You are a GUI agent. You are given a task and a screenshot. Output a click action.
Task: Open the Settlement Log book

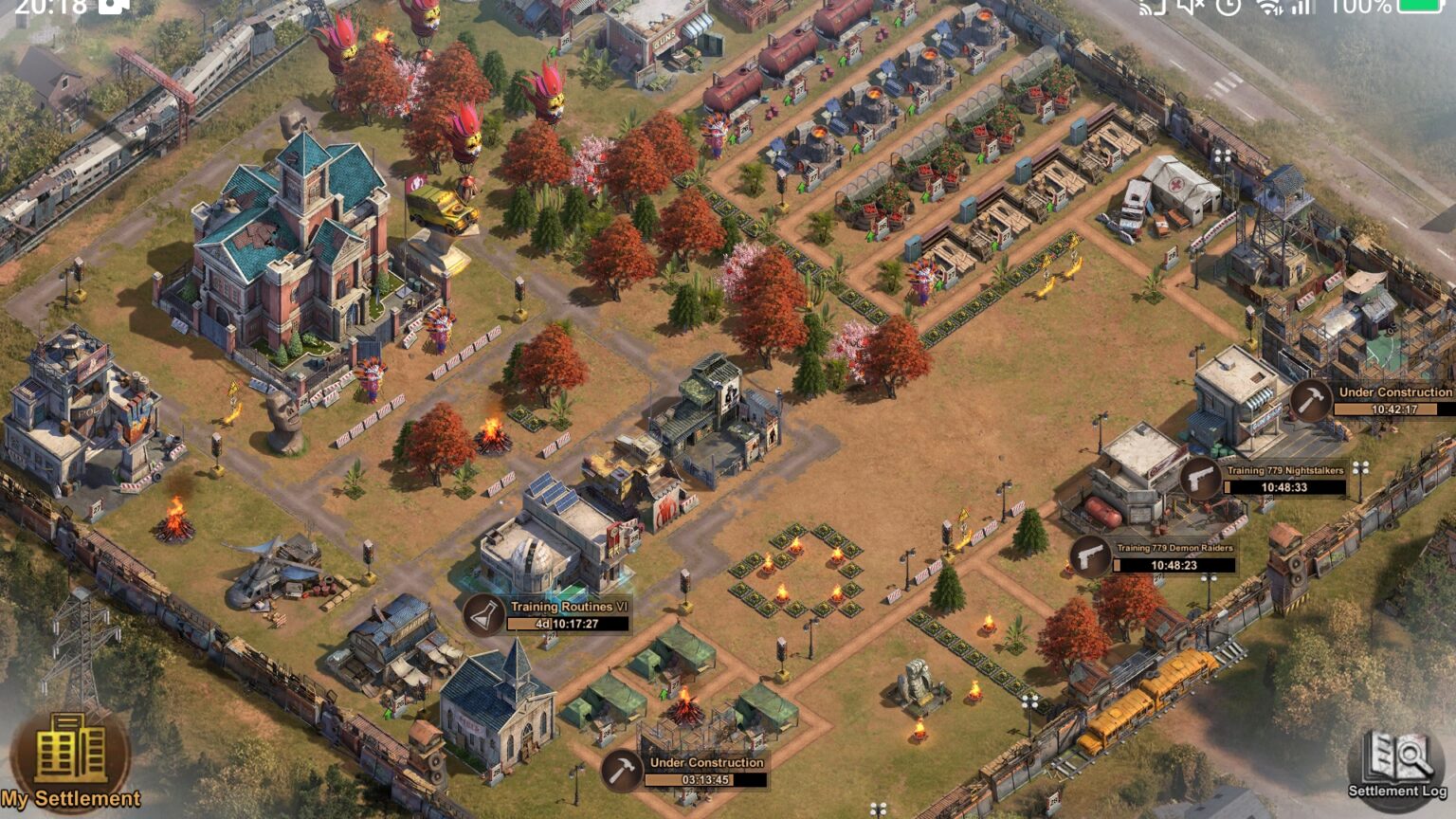(1398, 764)
